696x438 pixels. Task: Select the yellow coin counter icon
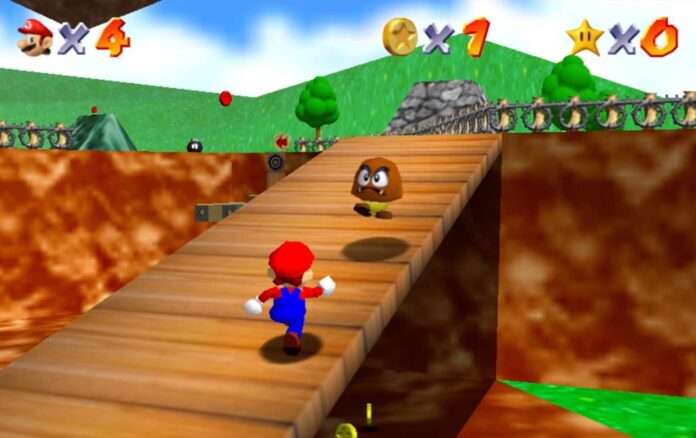pyautogui.click(x=399, y=36)
